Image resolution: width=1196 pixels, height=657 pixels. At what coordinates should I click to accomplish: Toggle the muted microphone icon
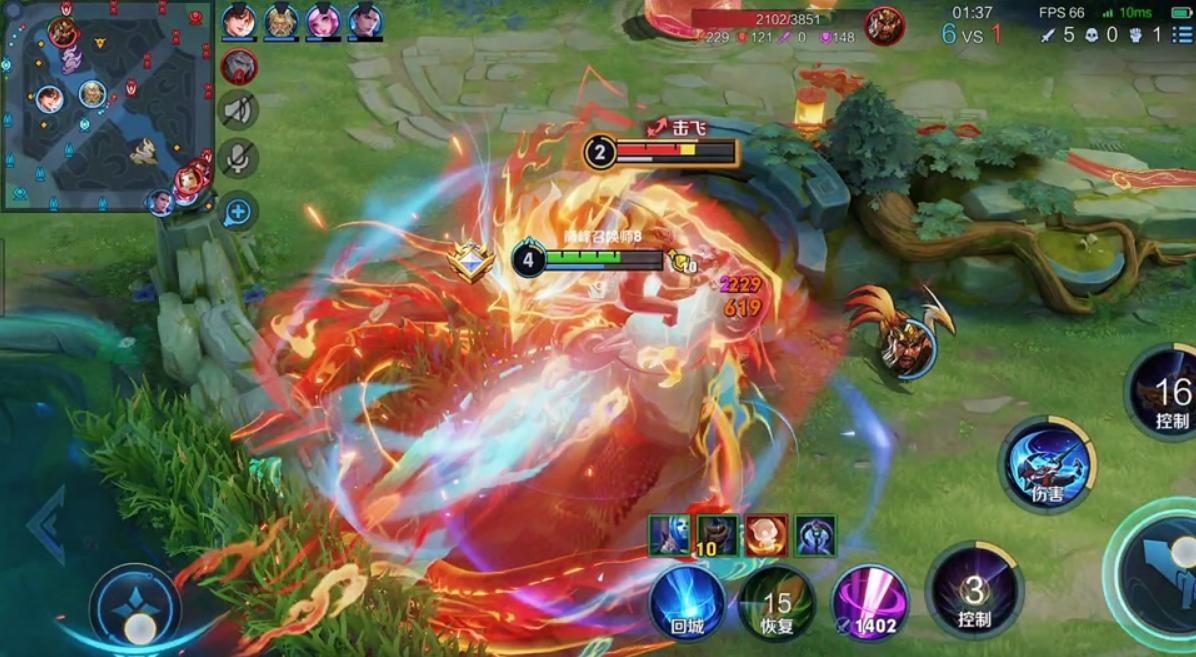point(239,158)
